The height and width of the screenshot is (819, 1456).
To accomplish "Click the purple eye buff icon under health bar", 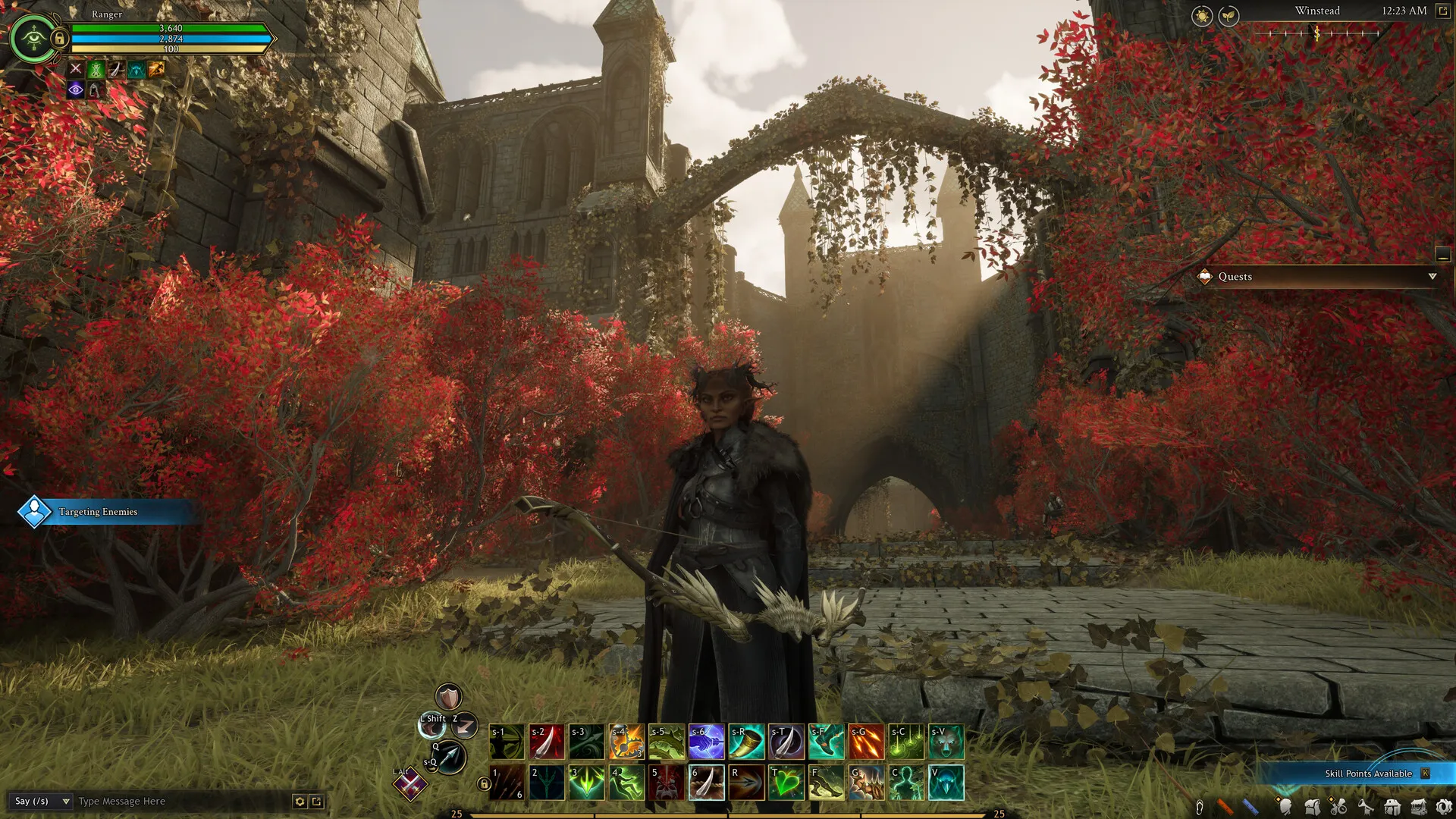I will tap(76, 90).
